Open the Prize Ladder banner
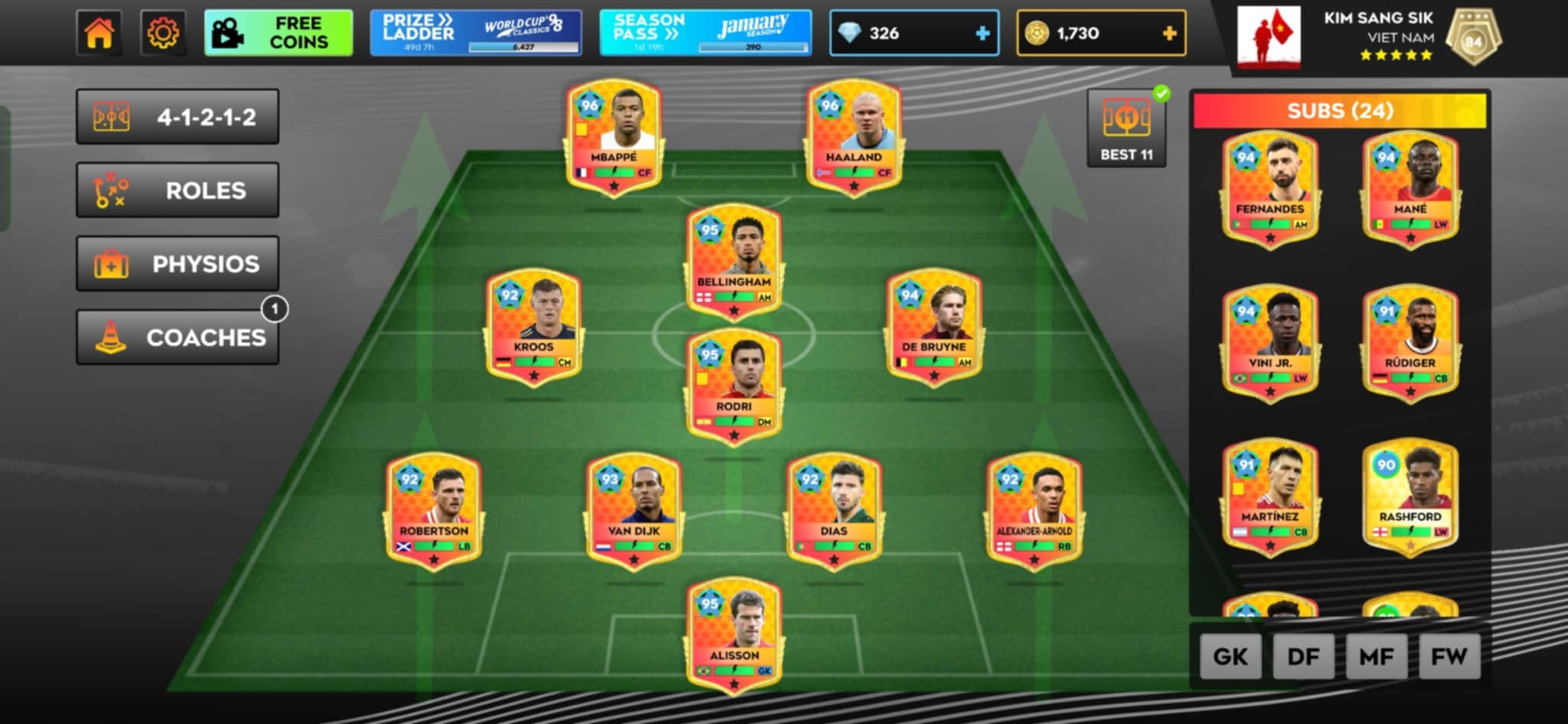The image size is (1568, 724). pos(475,33)
